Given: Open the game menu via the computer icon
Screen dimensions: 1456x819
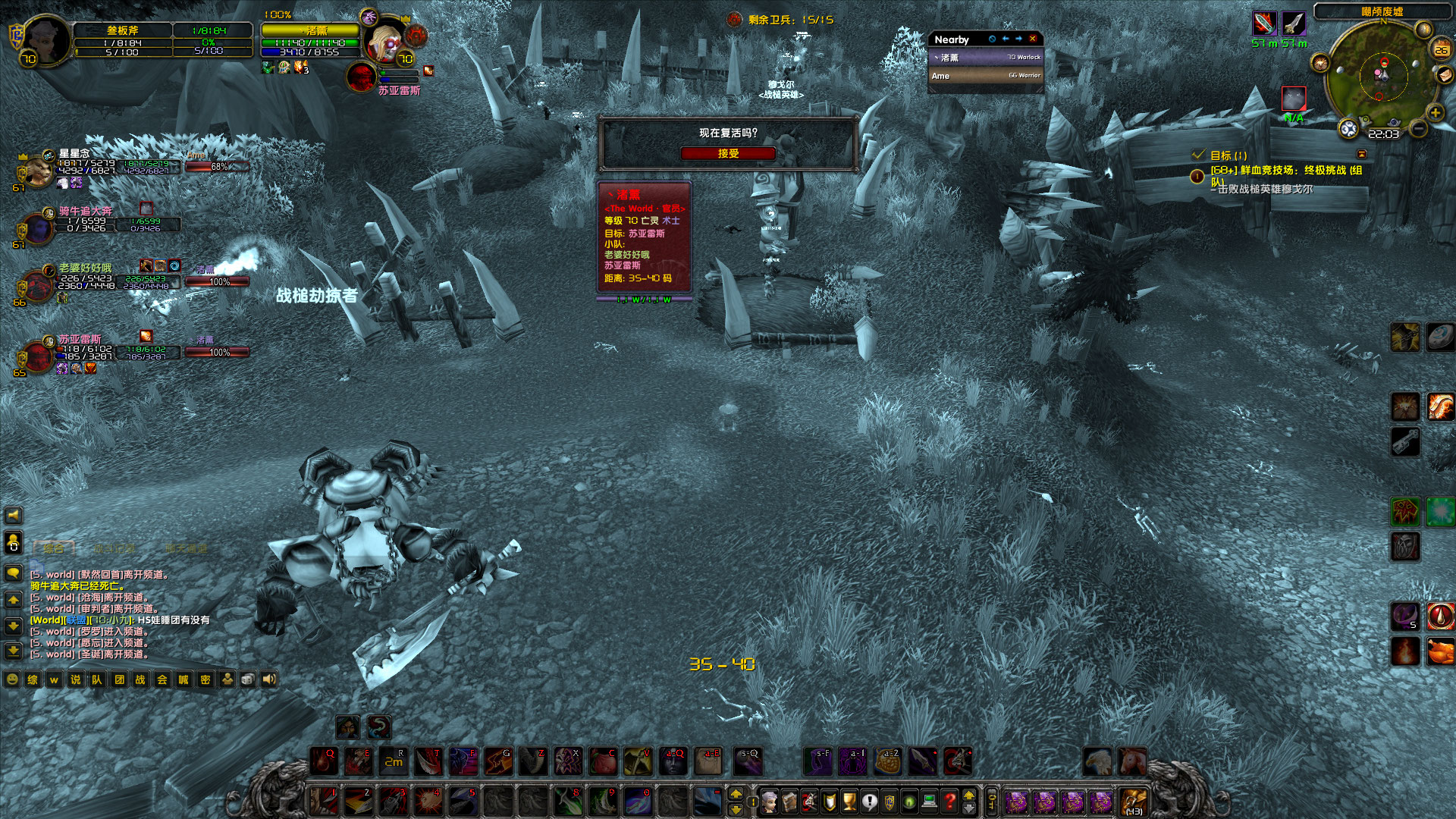Looking at the screenshot, I should click(929, 801).
